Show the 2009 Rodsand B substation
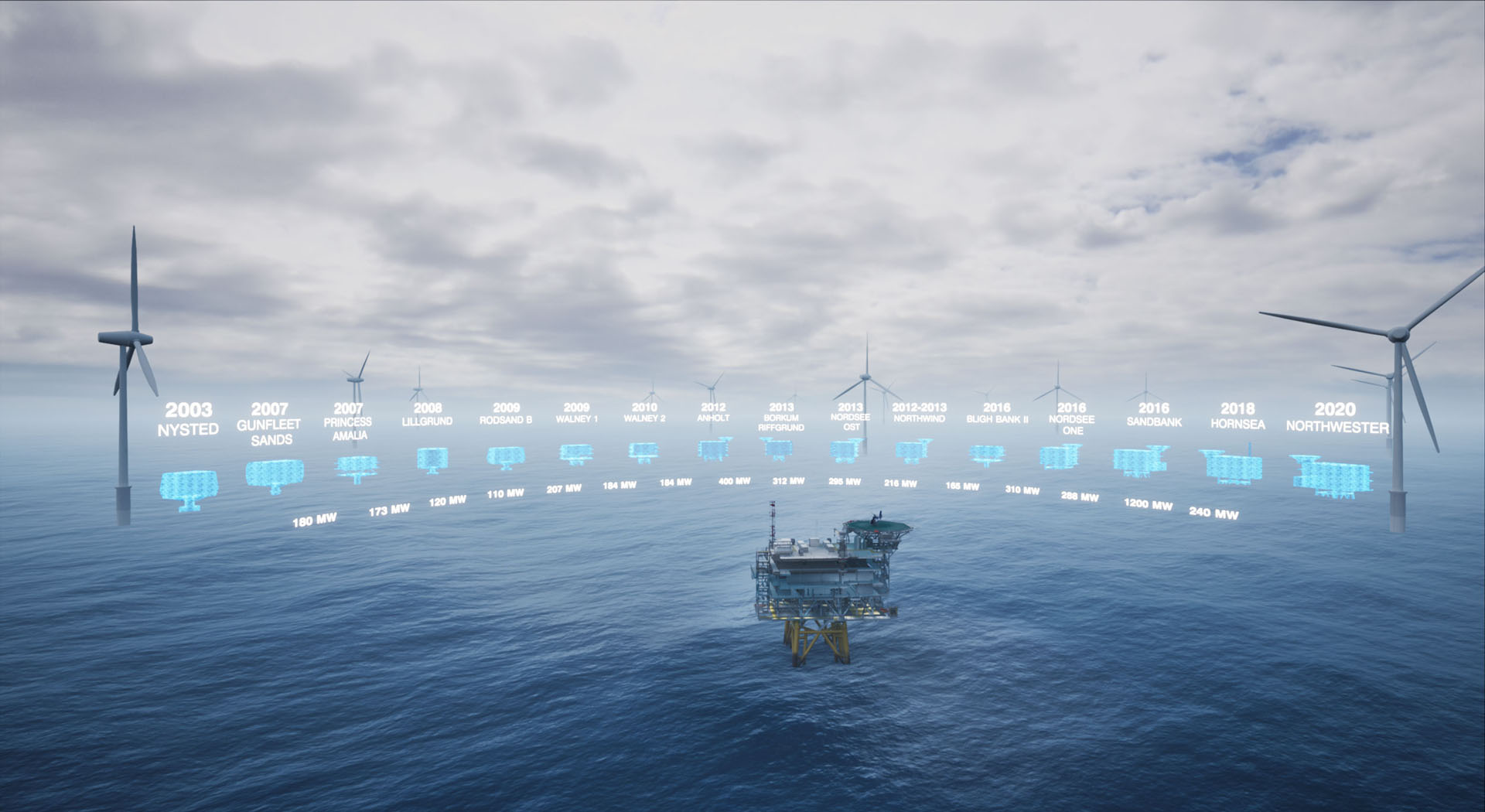 (506, 457)
